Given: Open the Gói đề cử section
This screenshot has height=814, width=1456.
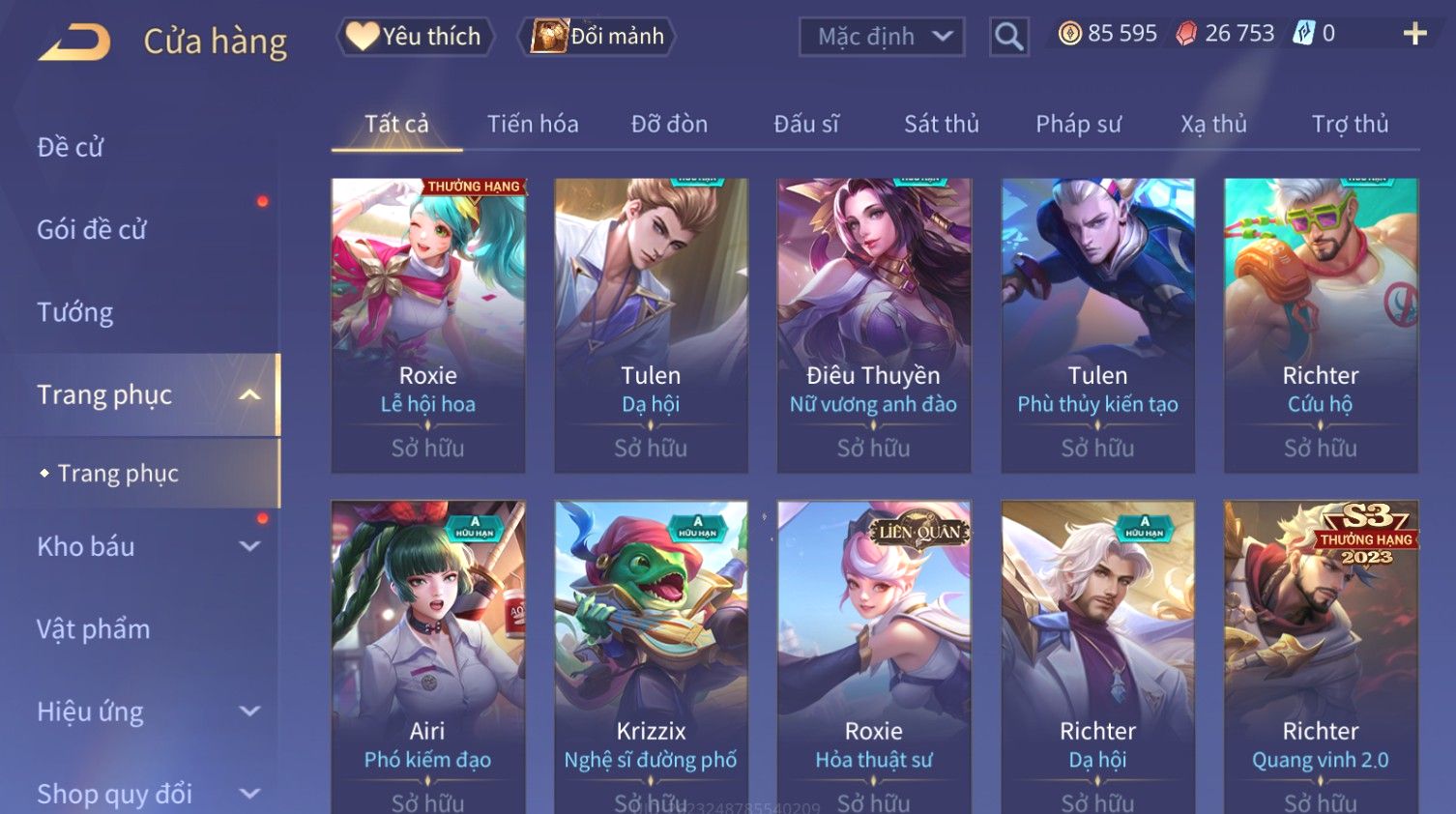Looking at the screenshot, I should (x=92, y=230).
